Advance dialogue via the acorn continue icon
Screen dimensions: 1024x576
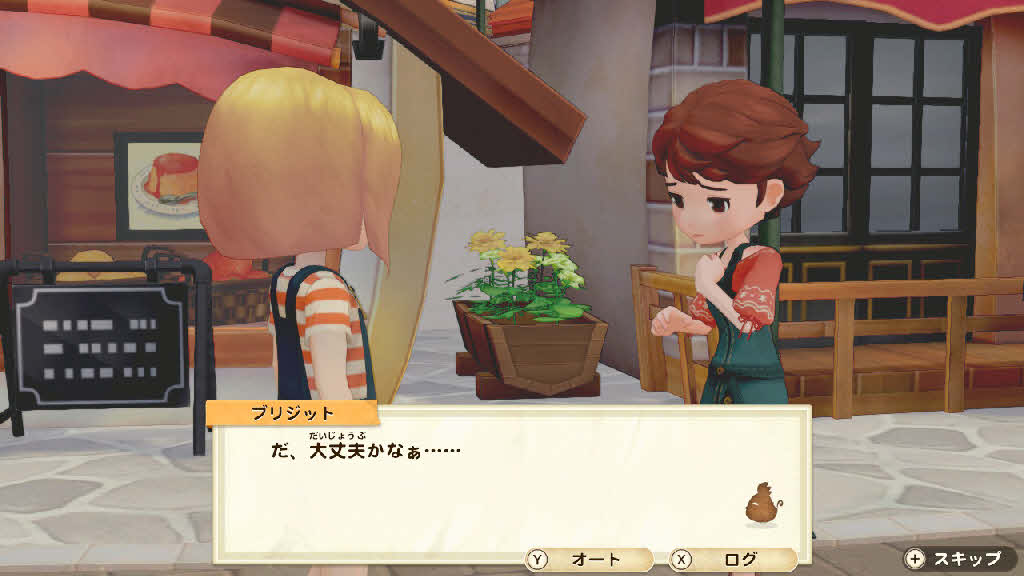tap(761, 503)
